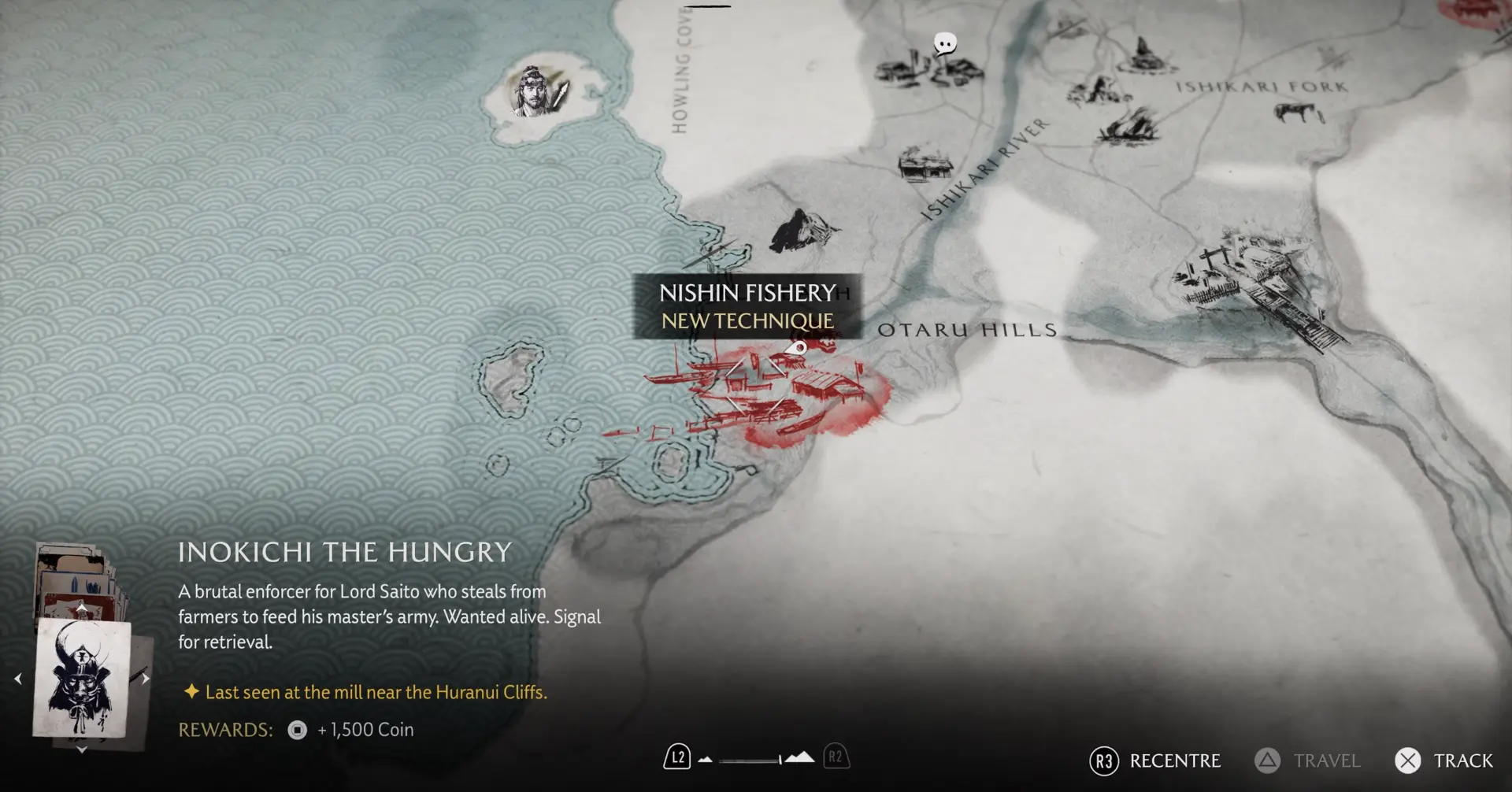Open the speech bubble marker on the map

click(944, 44)
